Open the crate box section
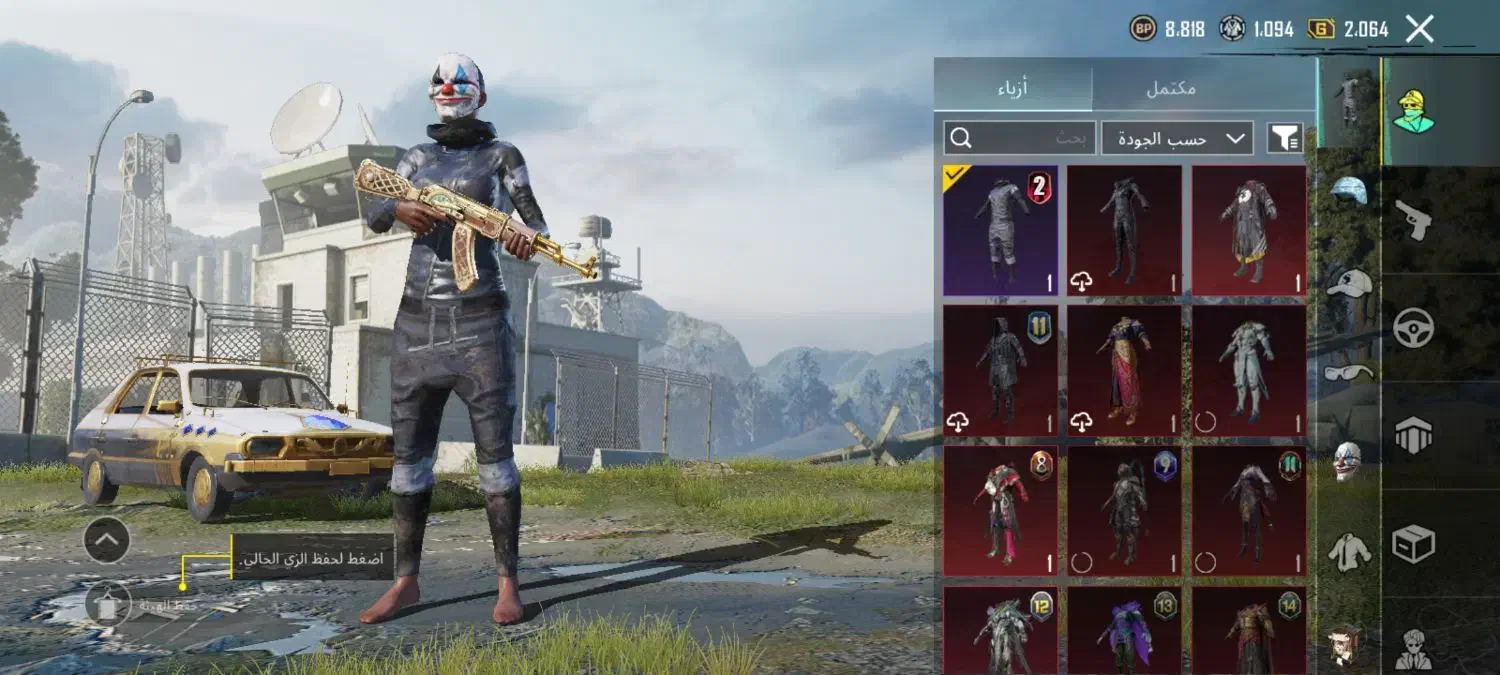The image size is (1500, 675). (1414, 545)
